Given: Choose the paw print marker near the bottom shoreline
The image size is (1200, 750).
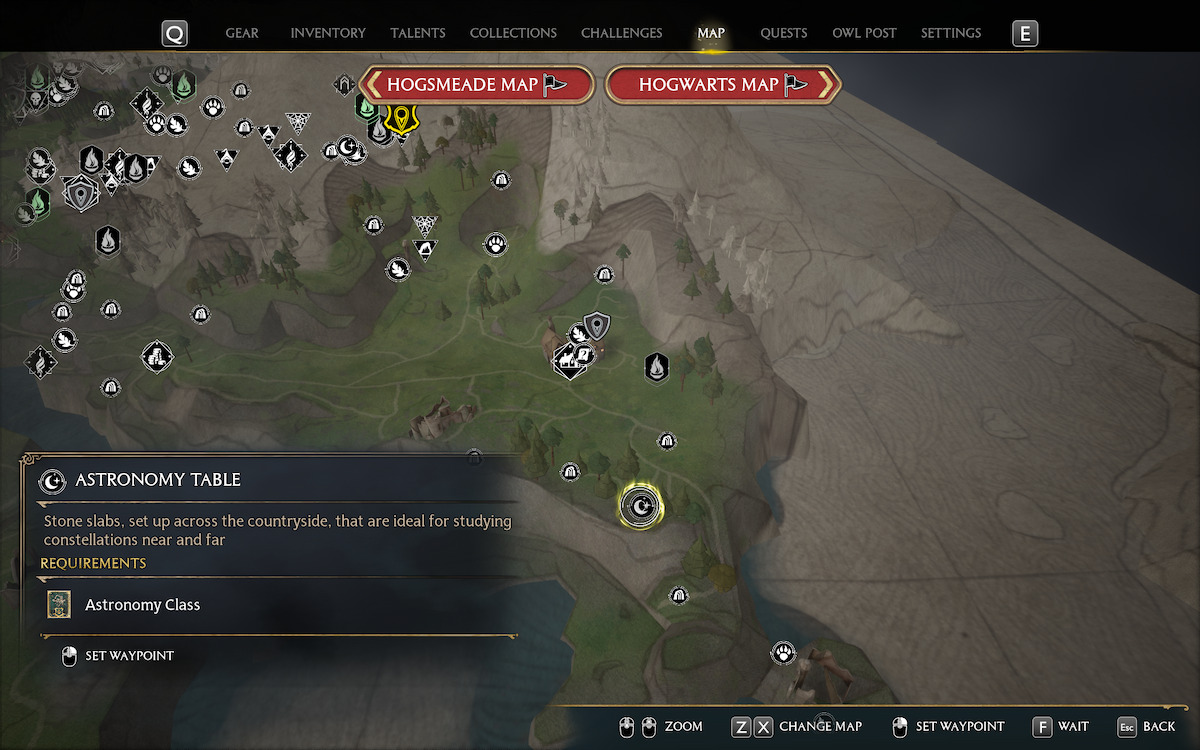Looking at the screenshot, I should click(x=784, y=654).
